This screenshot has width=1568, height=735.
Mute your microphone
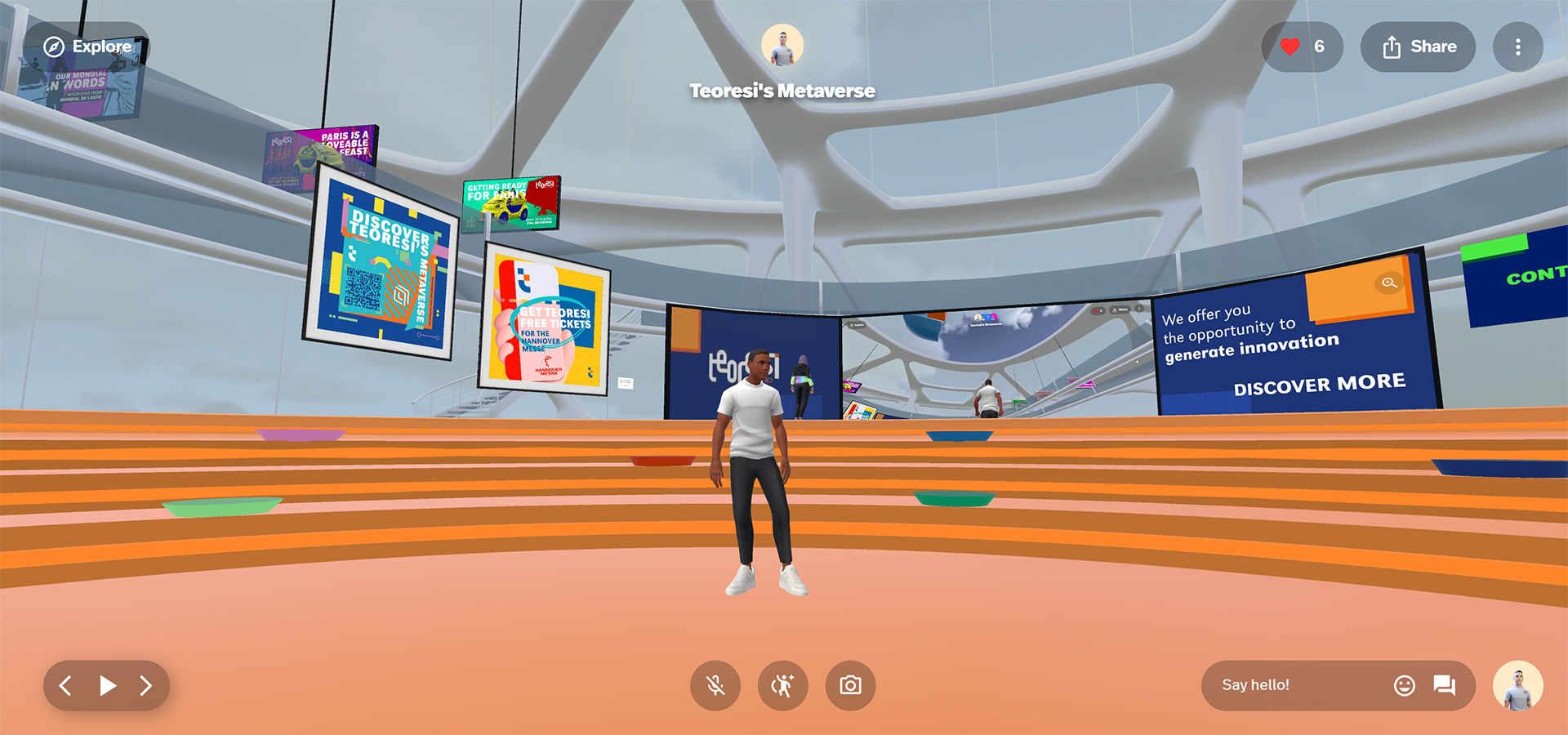pos(714,686)
